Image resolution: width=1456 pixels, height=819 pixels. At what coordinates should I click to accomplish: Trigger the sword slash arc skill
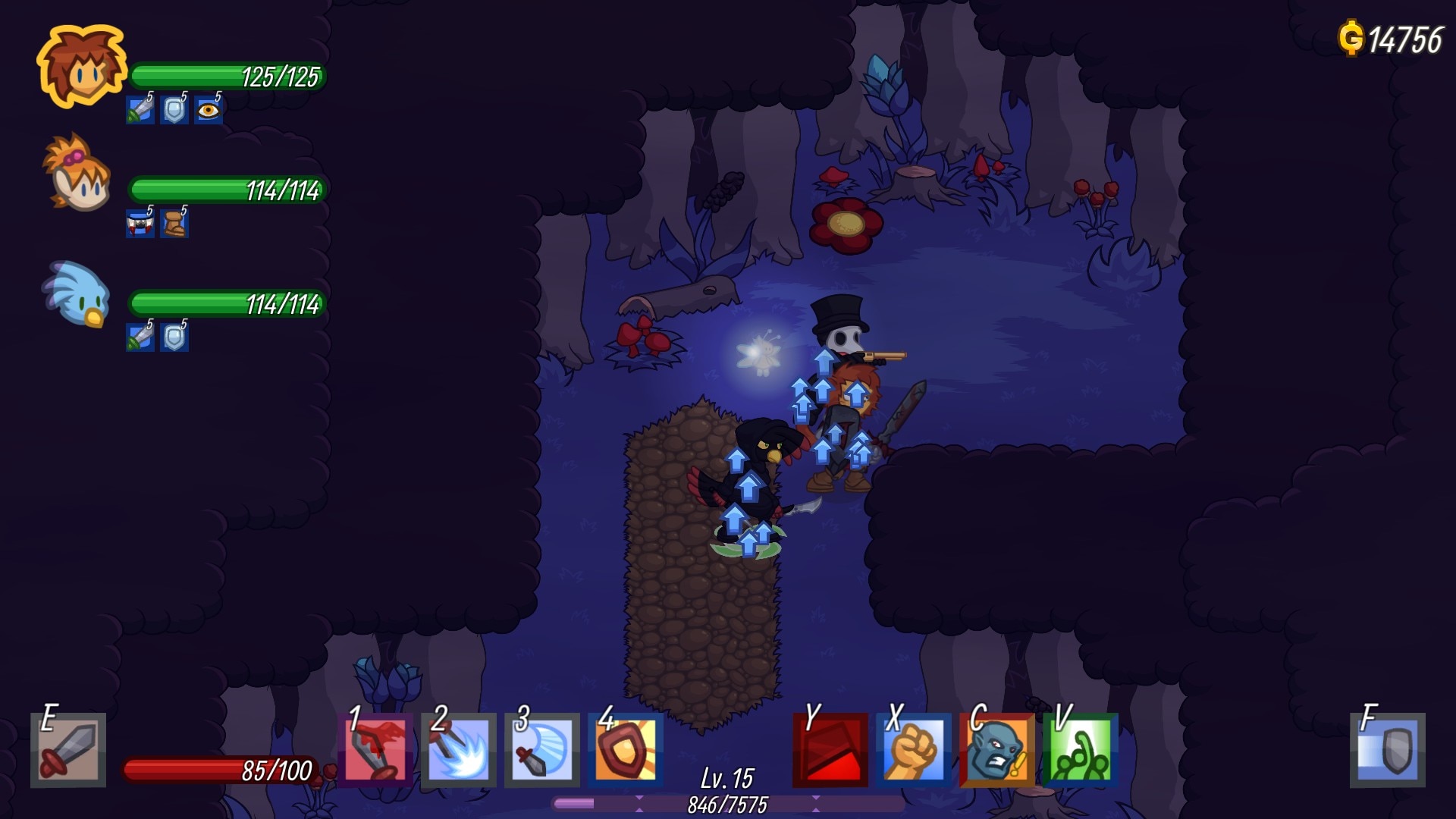(x=543, y=750)
